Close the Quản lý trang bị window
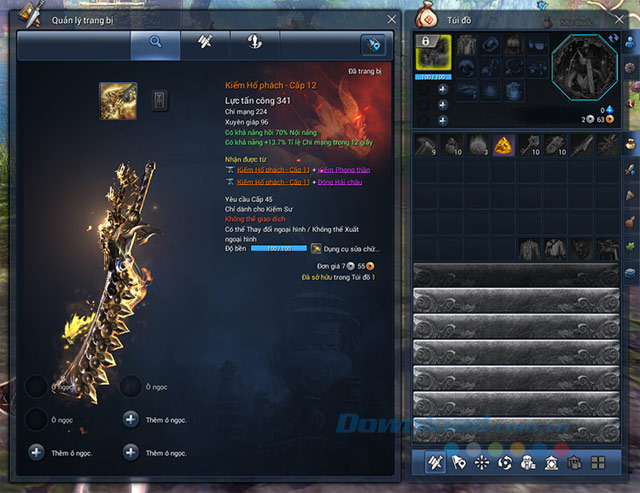Screen dimensions: 640x493 pyautogui.click(x=391, y=19)
